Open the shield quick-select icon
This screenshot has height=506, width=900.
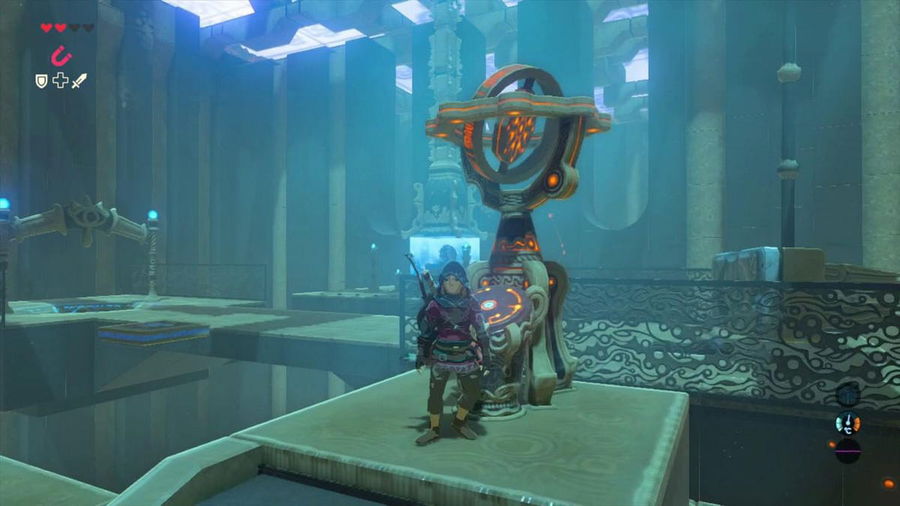43,80
